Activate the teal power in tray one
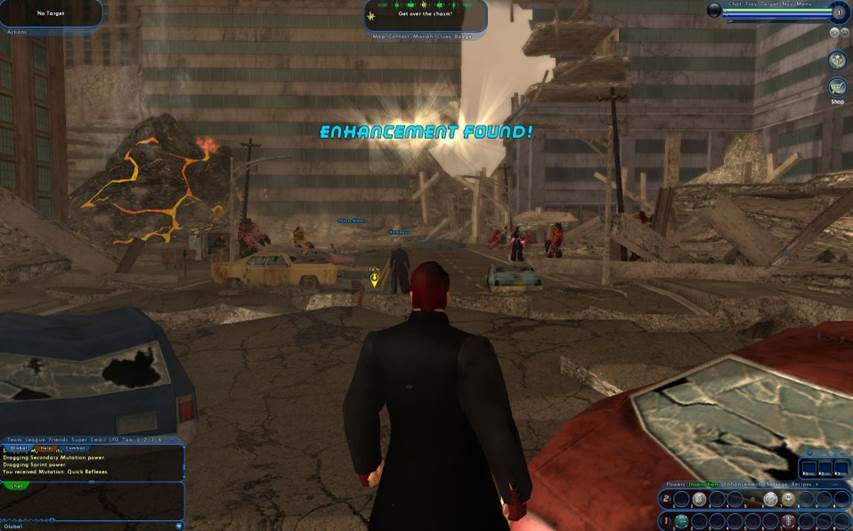This screenshot has height=531, width=853. click(682, 520)
